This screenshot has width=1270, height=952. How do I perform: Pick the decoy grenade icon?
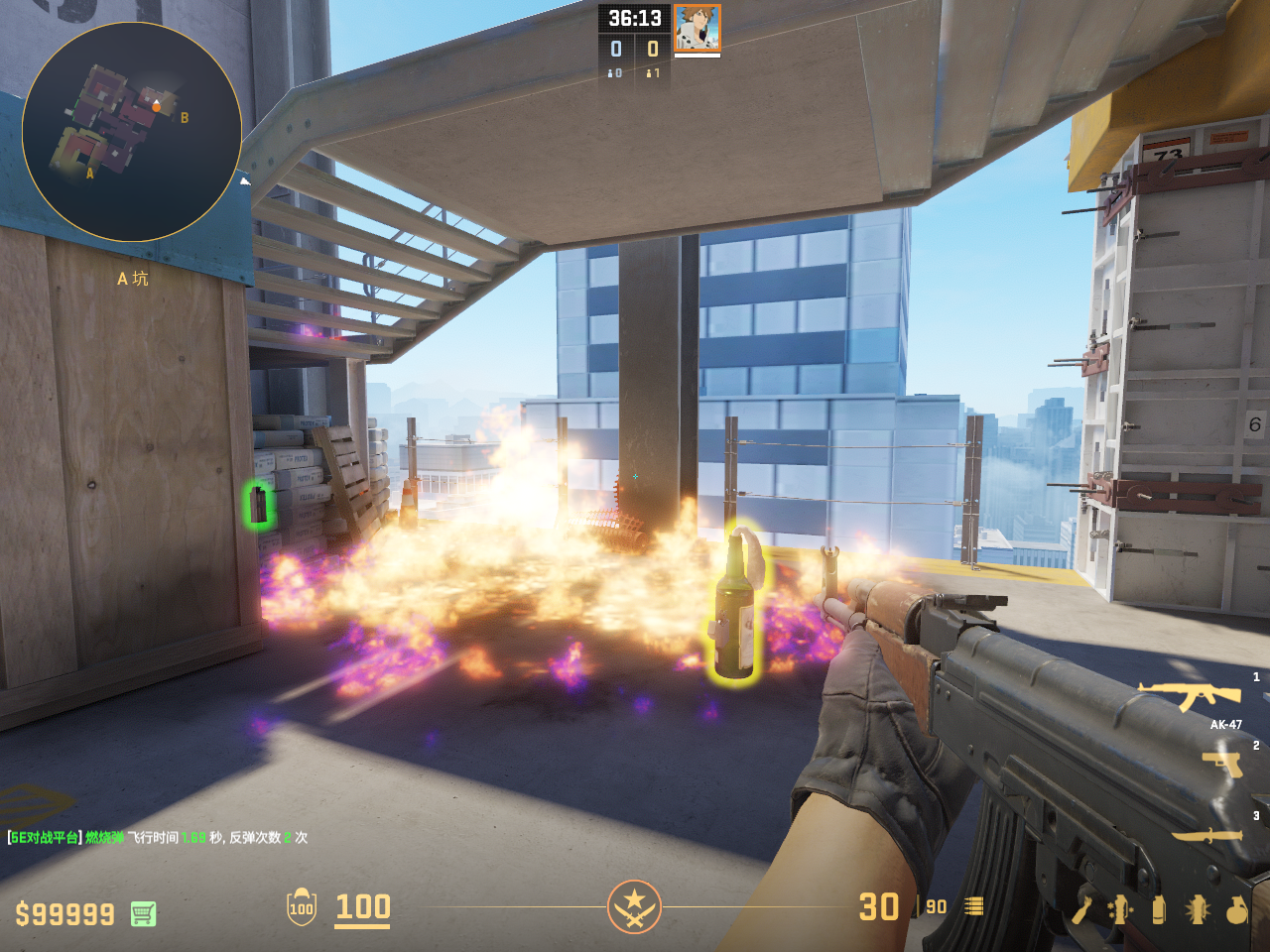[1119, 909]
